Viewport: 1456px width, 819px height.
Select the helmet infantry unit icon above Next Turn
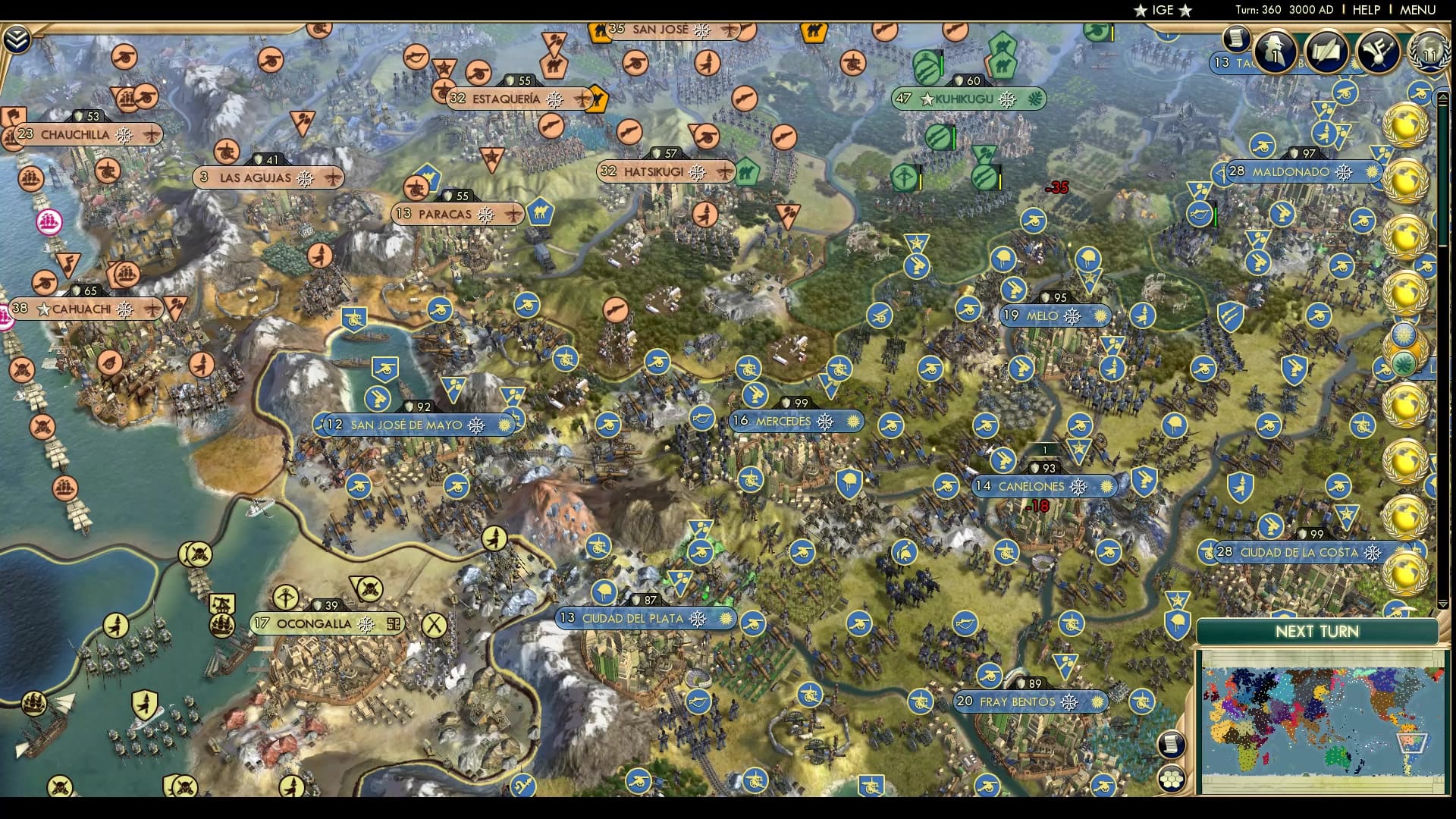click(1177, 622)
